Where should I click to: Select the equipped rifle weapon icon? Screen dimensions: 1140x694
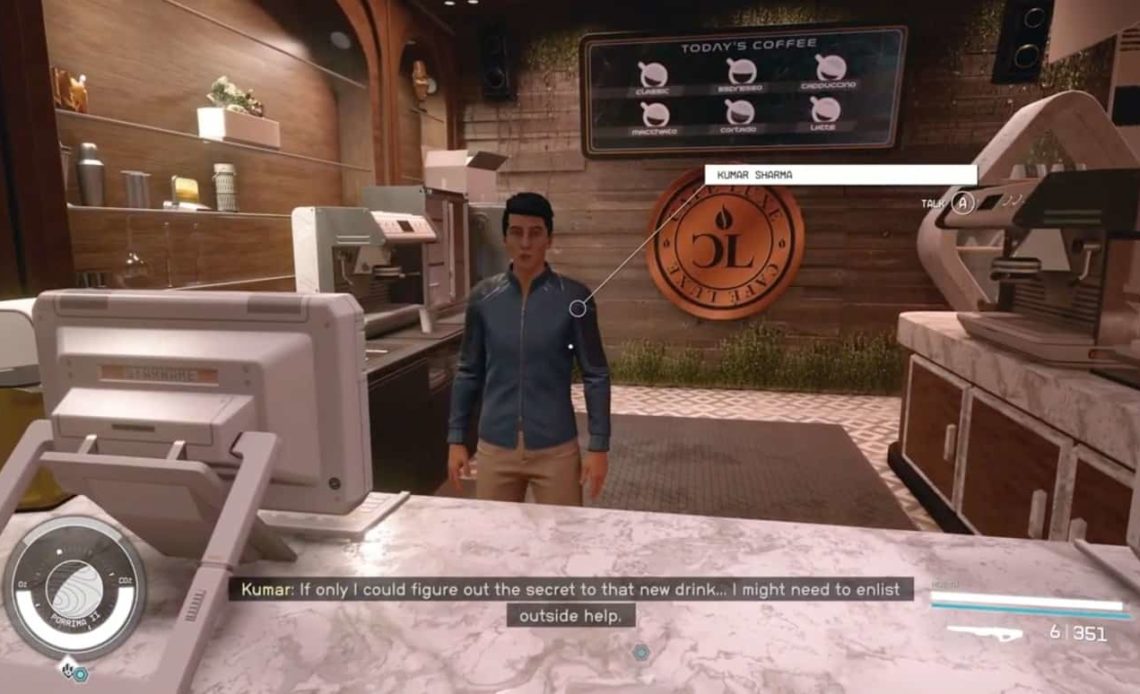pyautogui.click(x=984, y=633)
